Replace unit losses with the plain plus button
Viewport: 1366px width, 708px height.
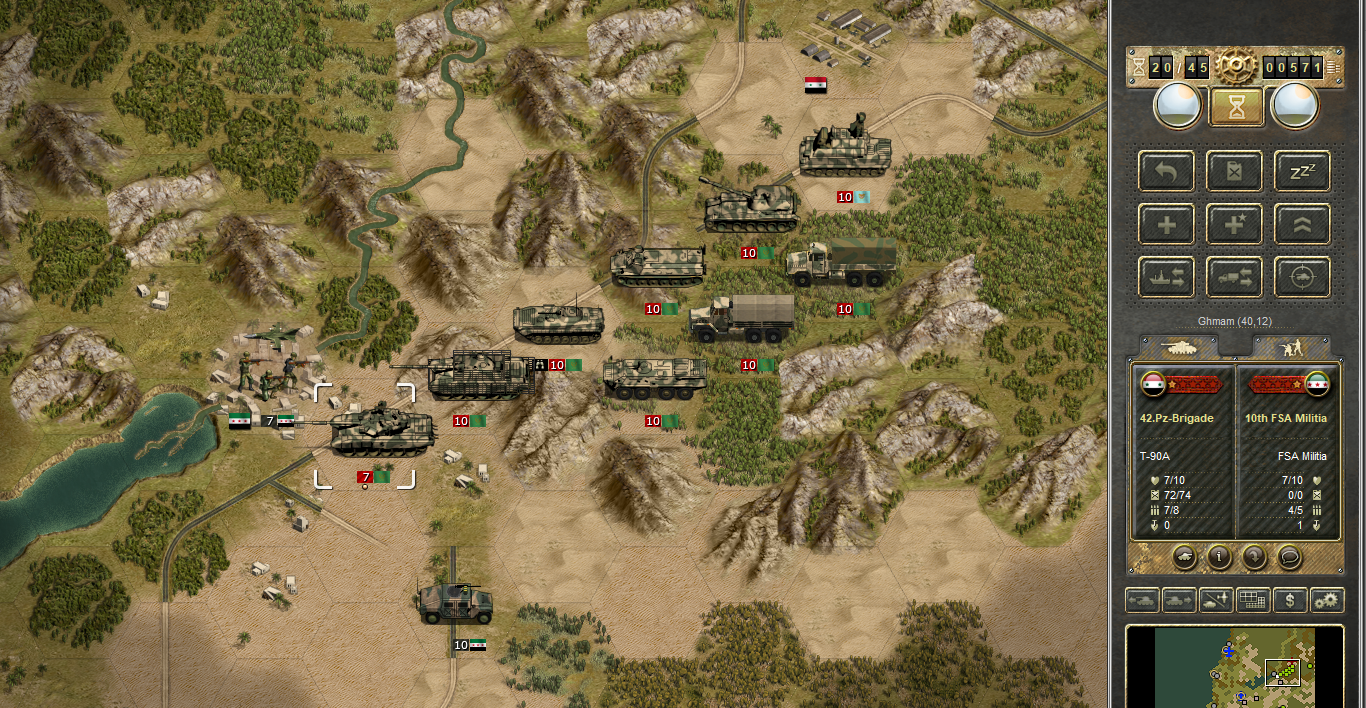coord(1166,224)
